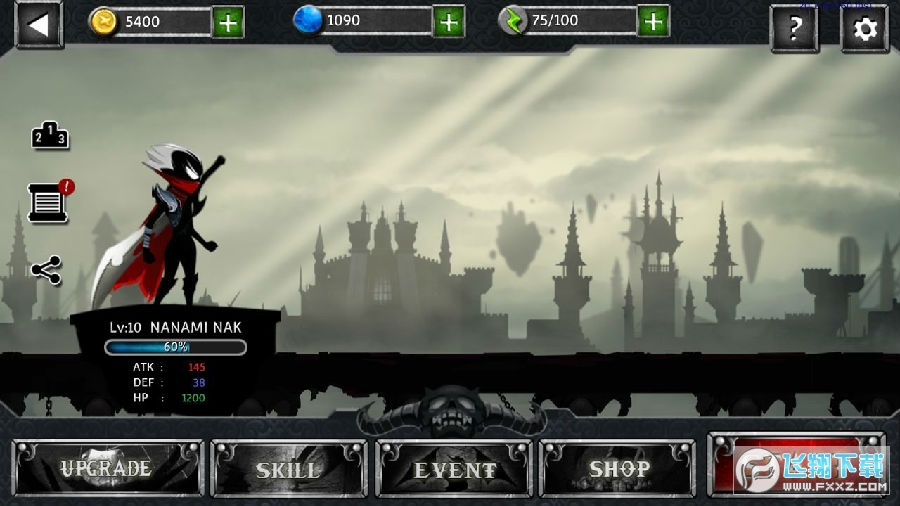900x506 pixels.
Task: Open the Skill menu
Action: click(x=288, y=468)
